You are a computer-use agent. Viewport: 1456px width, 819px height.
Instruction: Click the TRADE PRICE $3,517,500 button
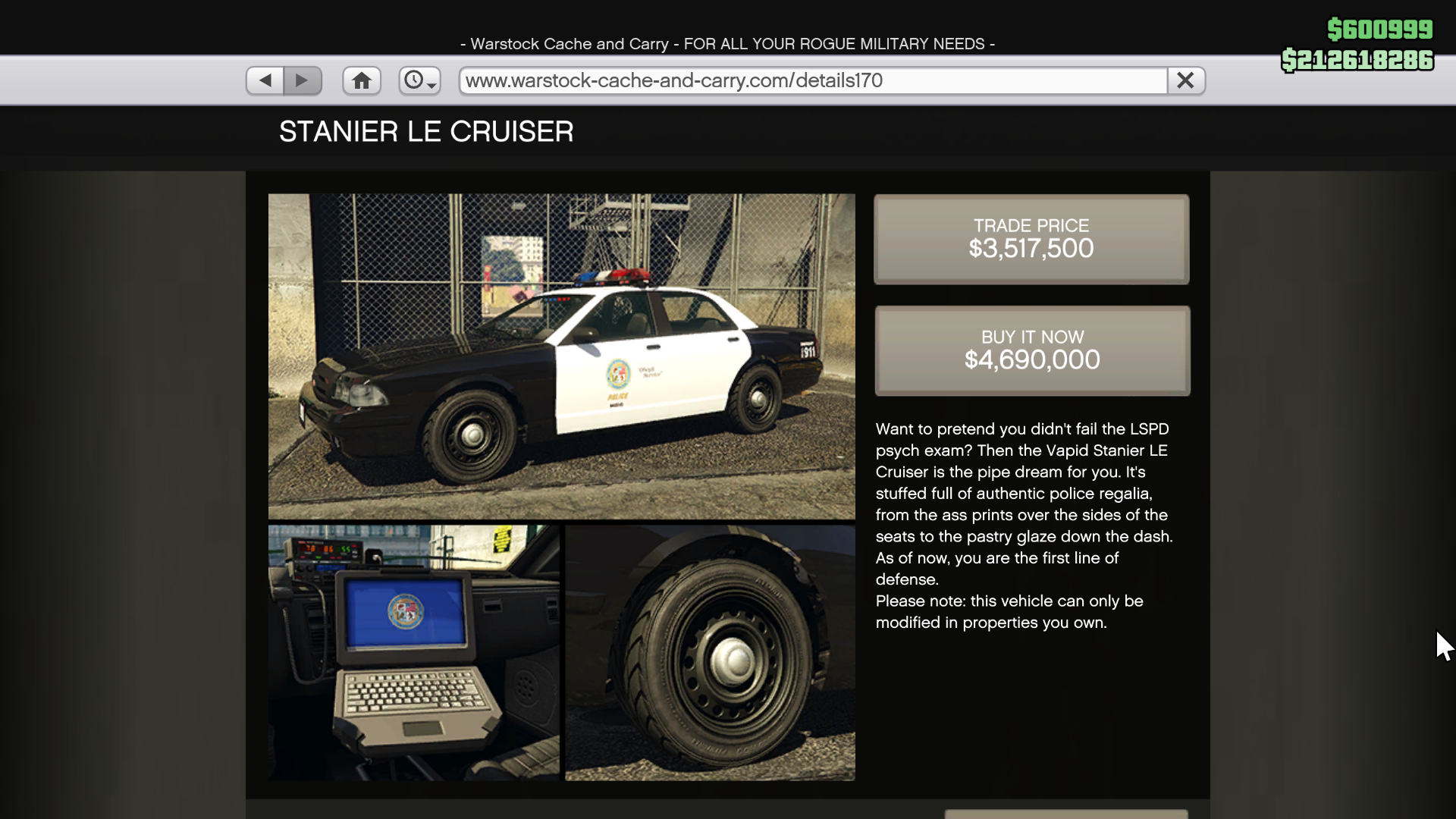(1031, 239)
